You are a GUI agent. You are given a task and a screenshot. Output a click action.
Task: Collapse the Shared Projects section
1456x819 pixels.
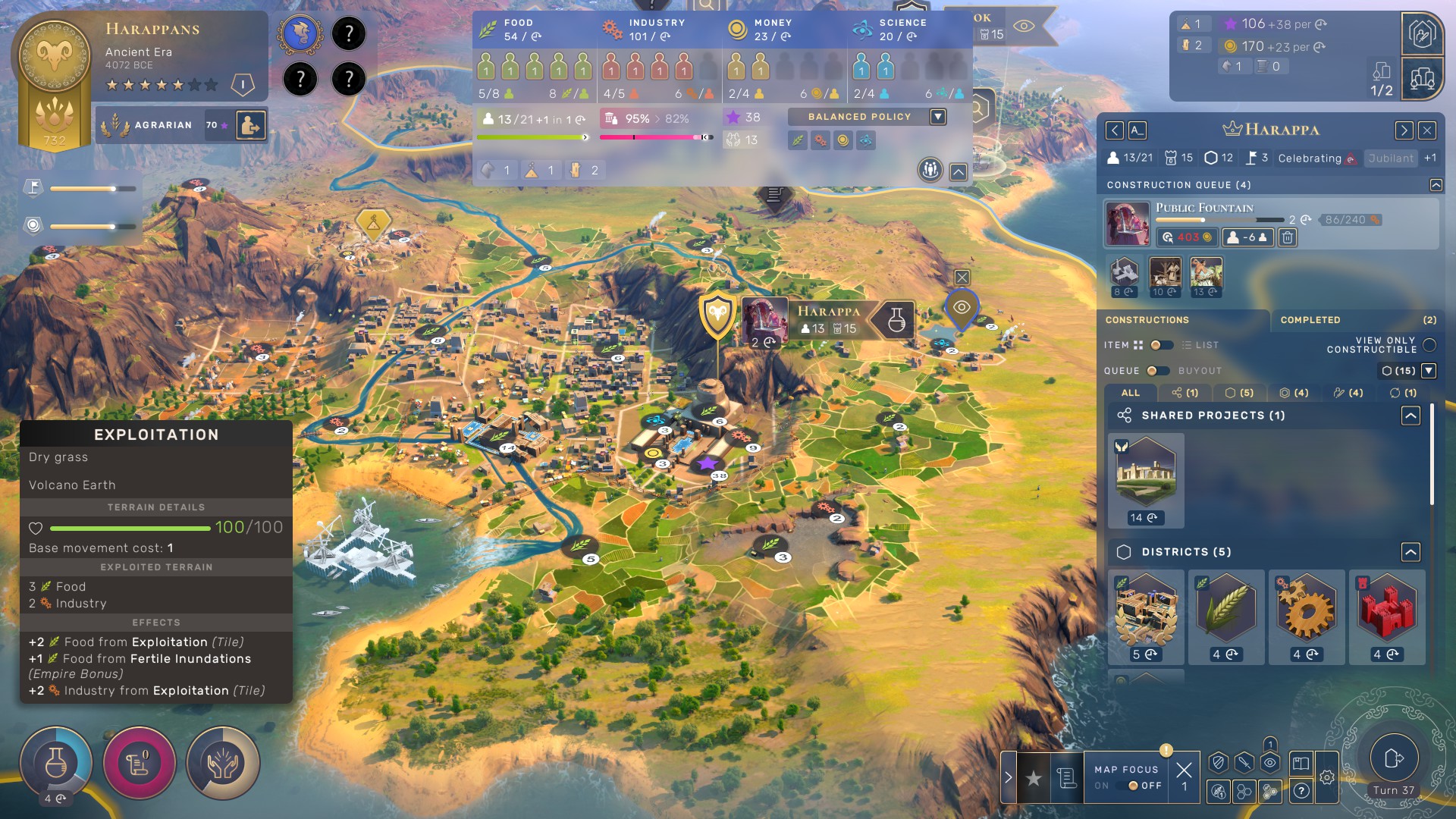(1410, 416)
